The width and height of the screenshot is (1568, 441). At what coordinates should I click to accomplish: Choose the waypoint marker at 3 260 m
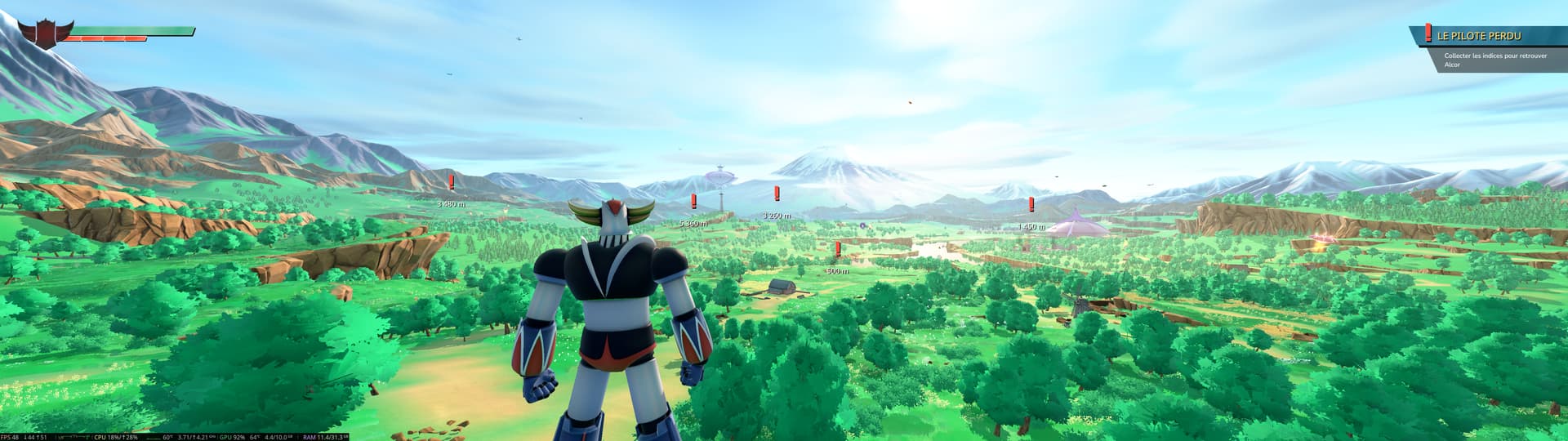pos(777,194)
